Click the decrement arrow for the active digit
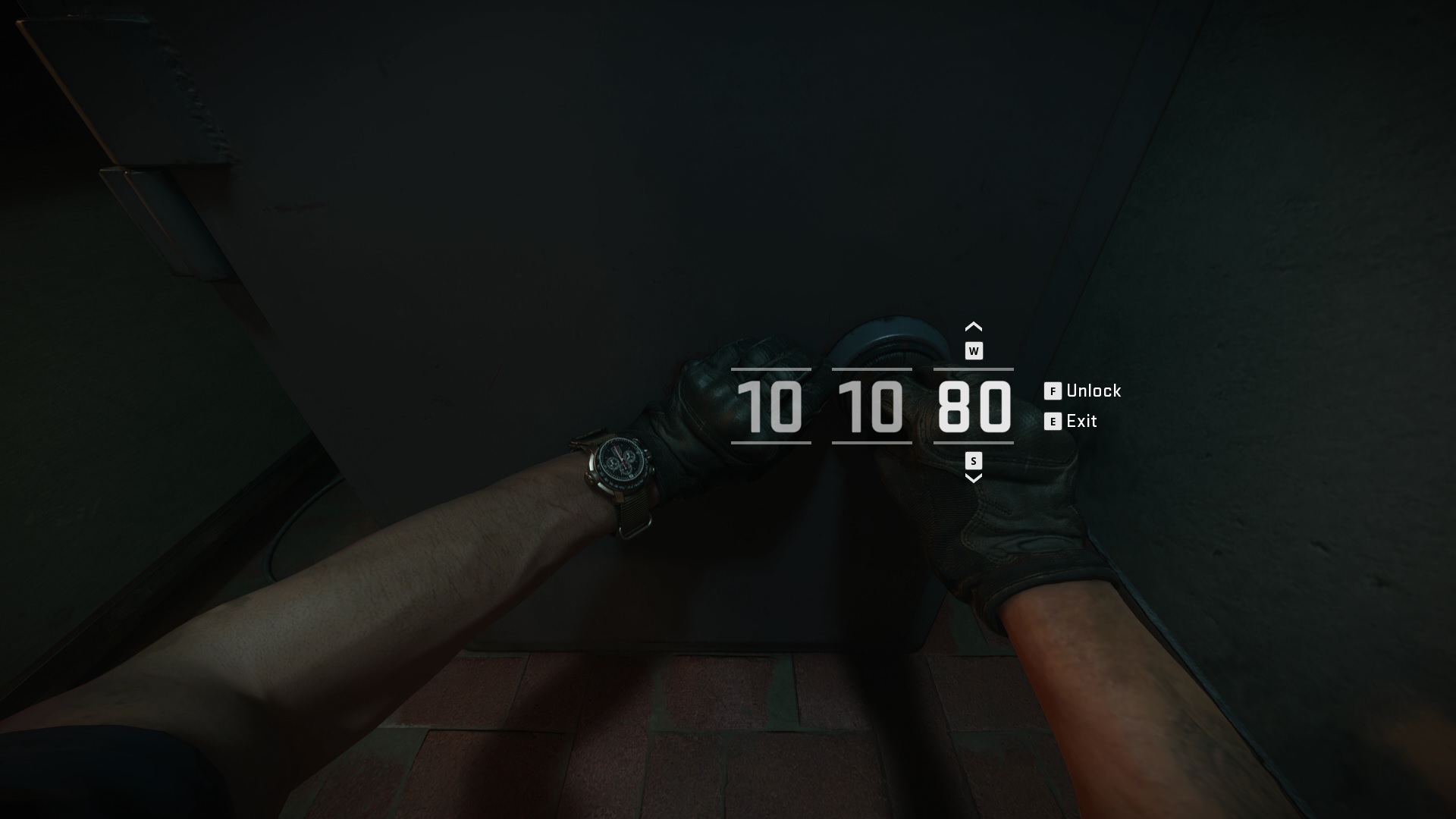Viewport: 1456px width, 819px height. tap(974, 479)
